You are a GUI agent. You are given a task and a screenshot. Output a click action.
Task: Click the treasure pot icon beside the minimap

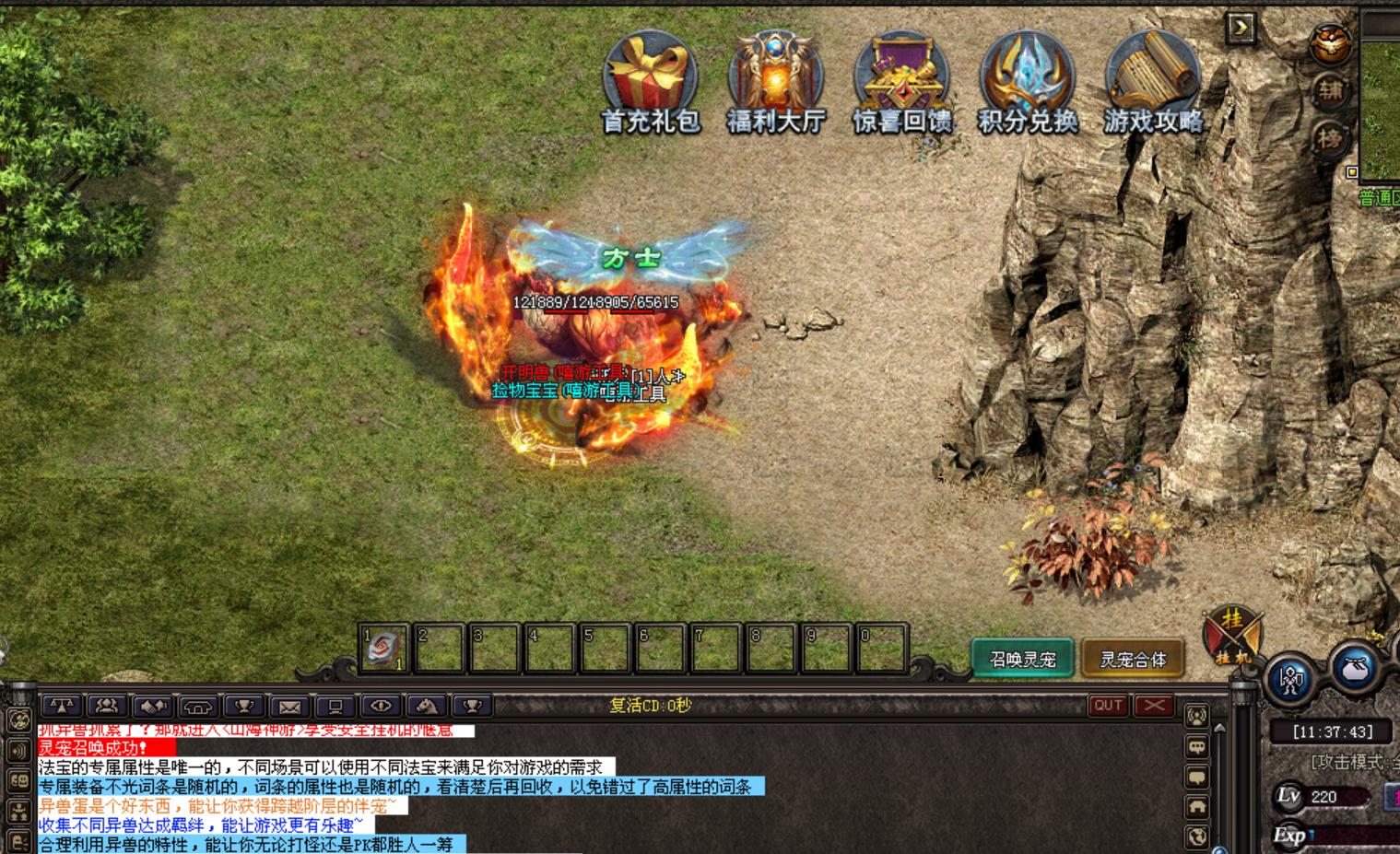pyautogui.click(x=1331, y=42)
